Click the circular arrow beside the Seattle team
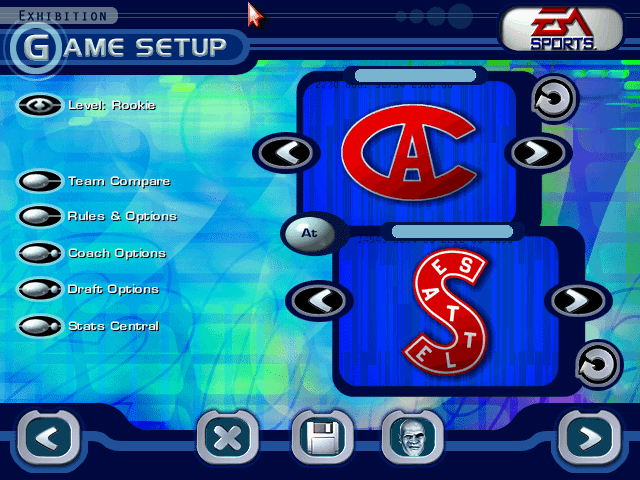This screenshot has width=640, height=480. tap(598, 364)
